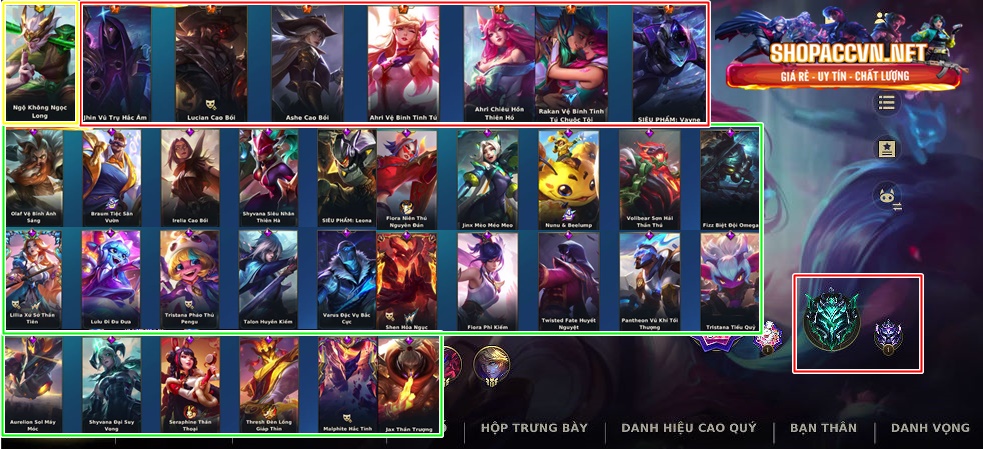The height and width of the screenshot is (449, 983).
Task: Select the Ahri Vệ Binh Tinh Tú card
Action: (x=403, y=60)
